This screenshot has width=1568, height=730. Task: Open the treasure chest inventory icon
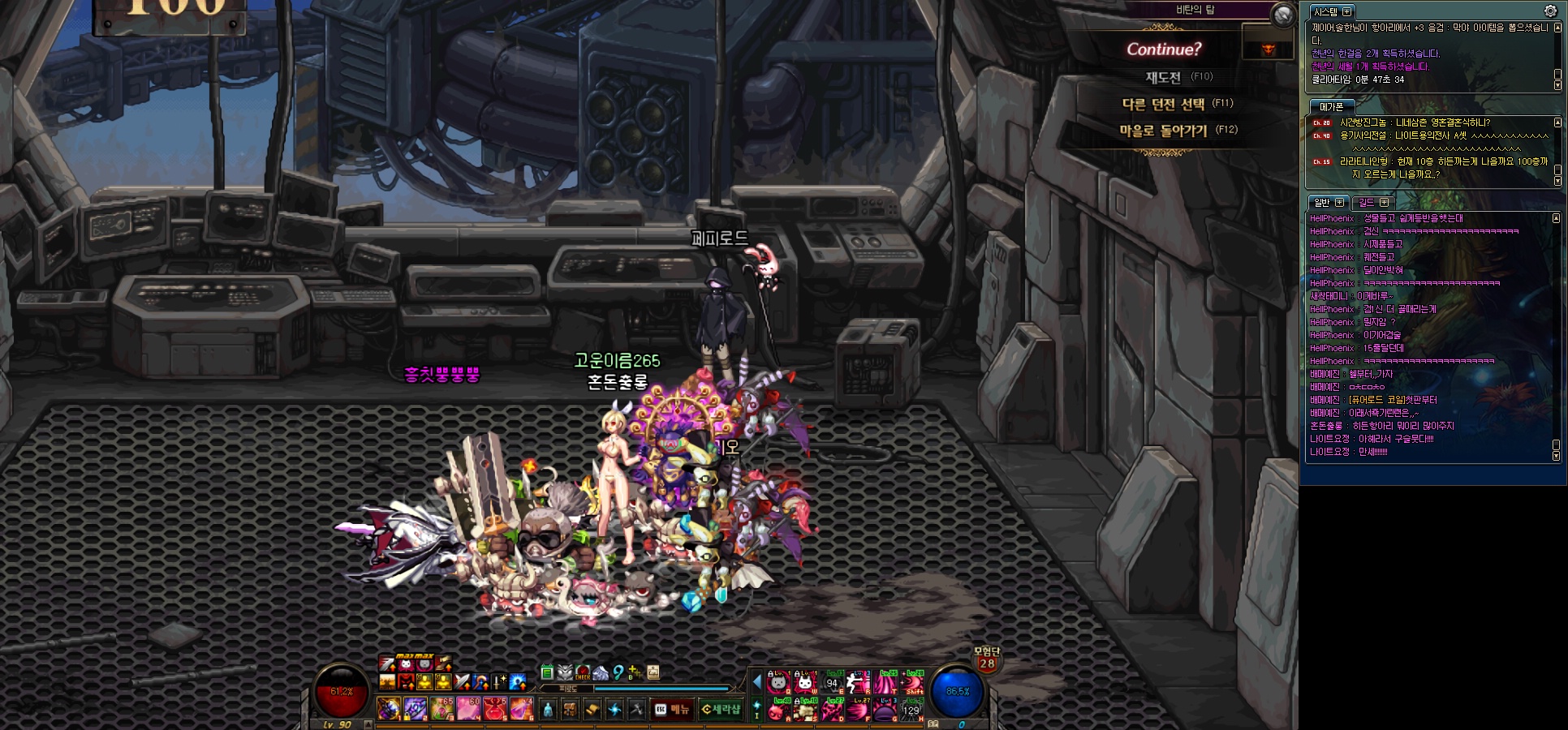point(571,710)
